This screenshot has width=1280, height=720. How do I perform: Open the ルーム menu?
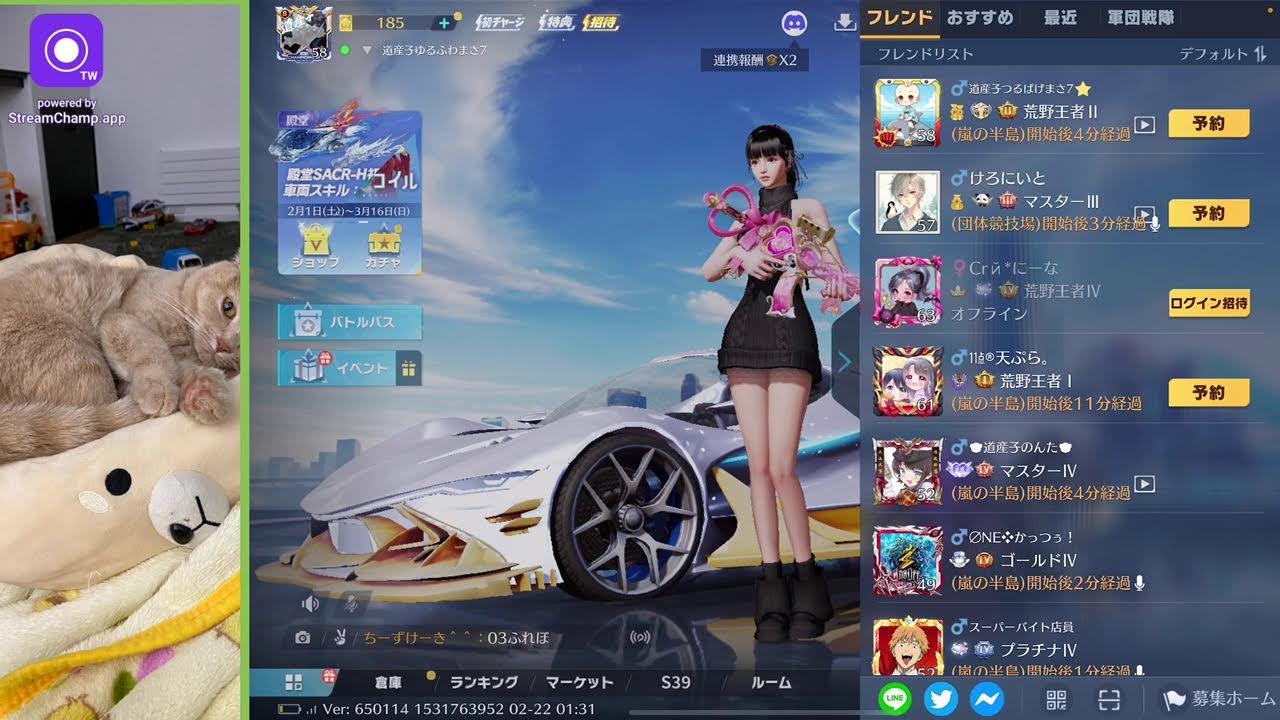coord(771,682)
